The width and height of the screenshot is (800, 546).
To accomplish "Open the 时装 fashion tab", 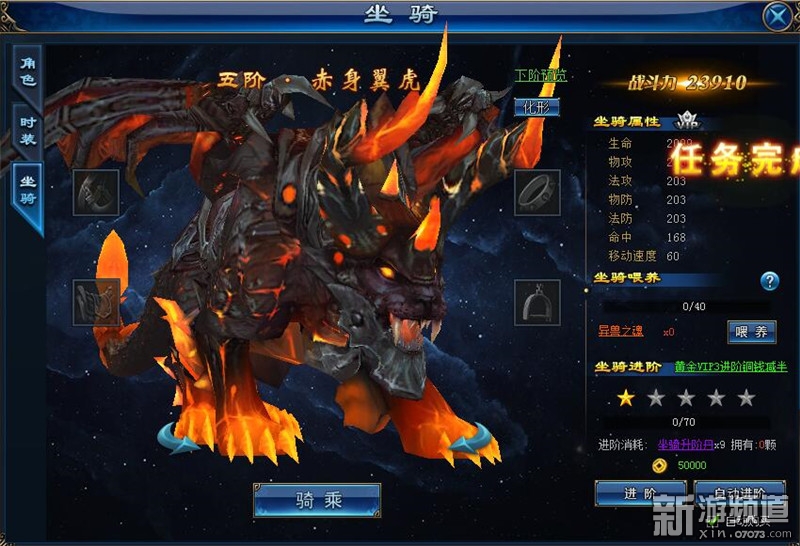I will pyautogui.click(x=28, y=130).
